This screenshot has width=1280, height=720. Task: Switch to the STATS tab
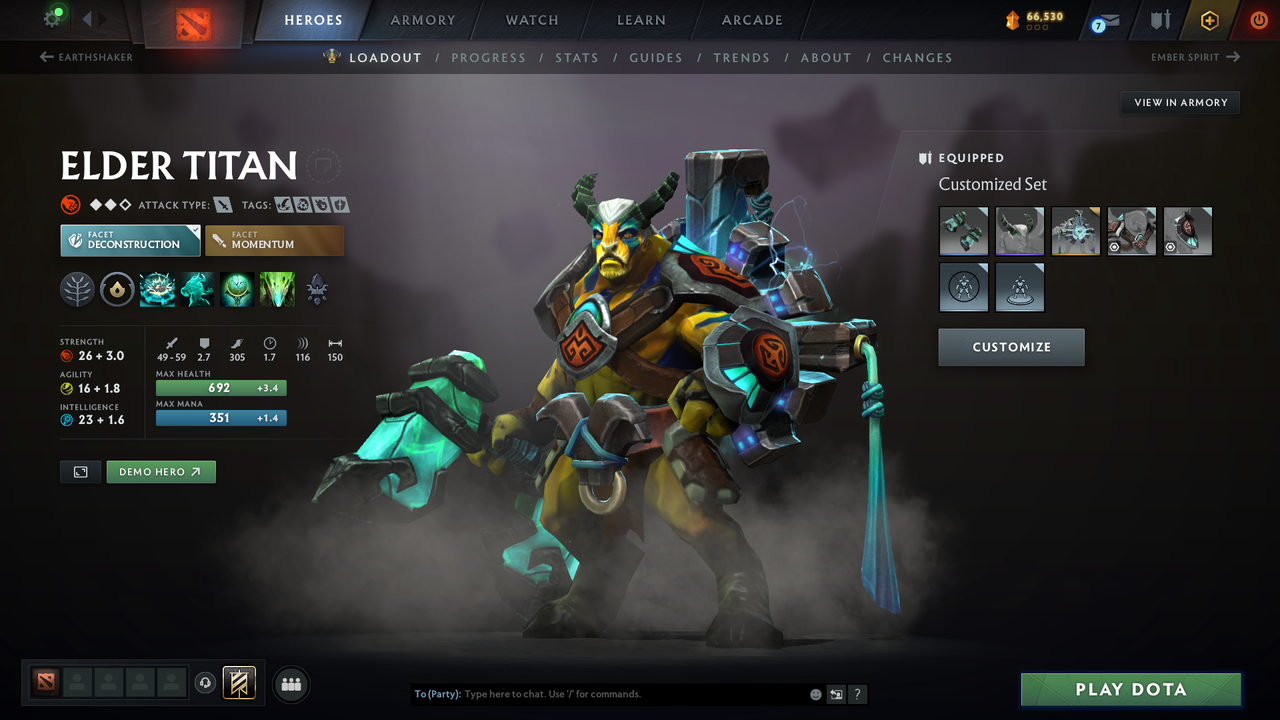tap(577, 57)
